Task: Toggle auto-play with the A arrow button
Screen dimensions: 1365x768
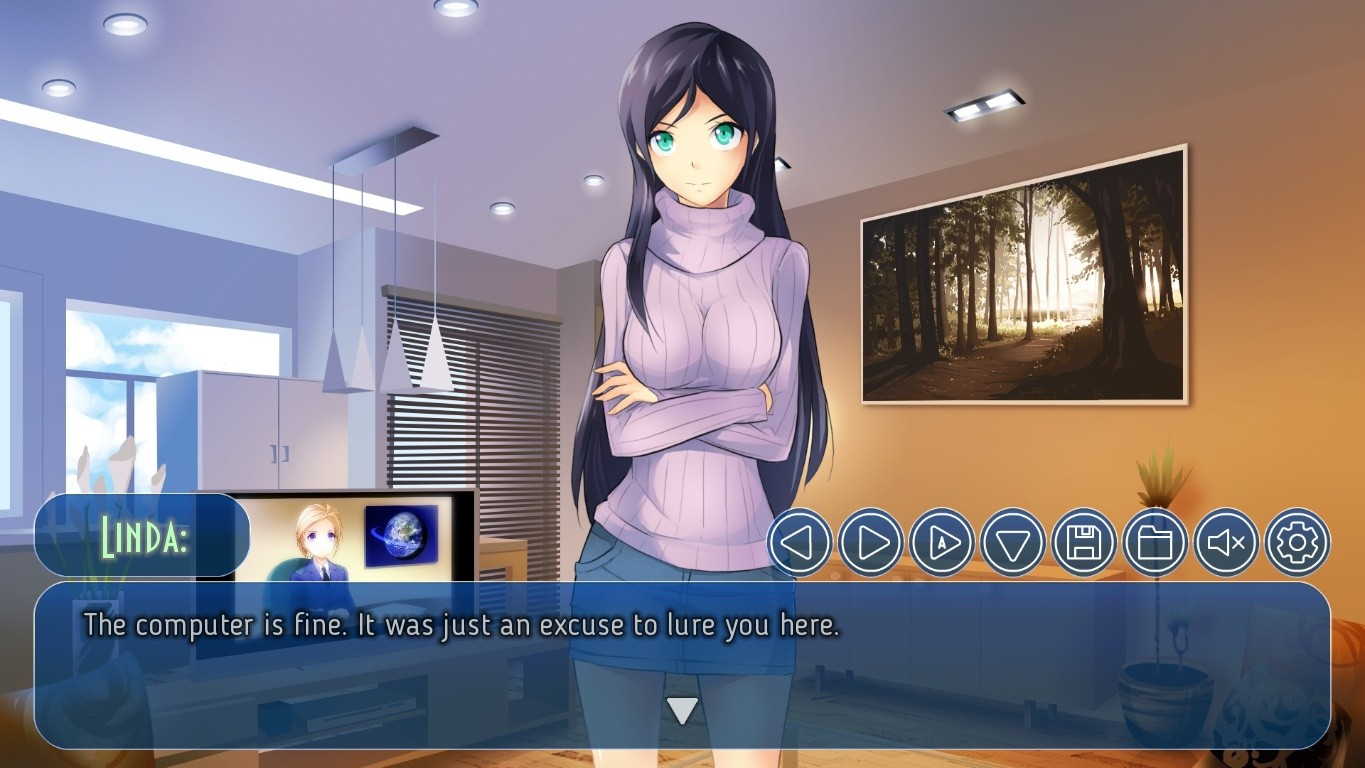Action: click(x=942, y=542)
